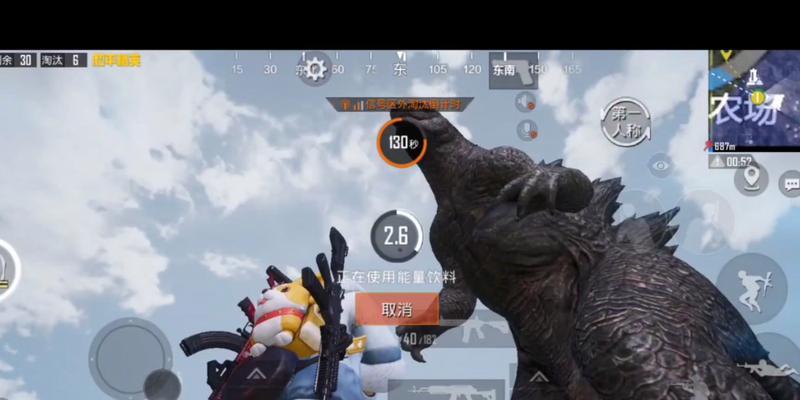The width and height of the screenshot is (800, 400).
Task: Toggle the speaker voice output
Action: tap(525, 102)
